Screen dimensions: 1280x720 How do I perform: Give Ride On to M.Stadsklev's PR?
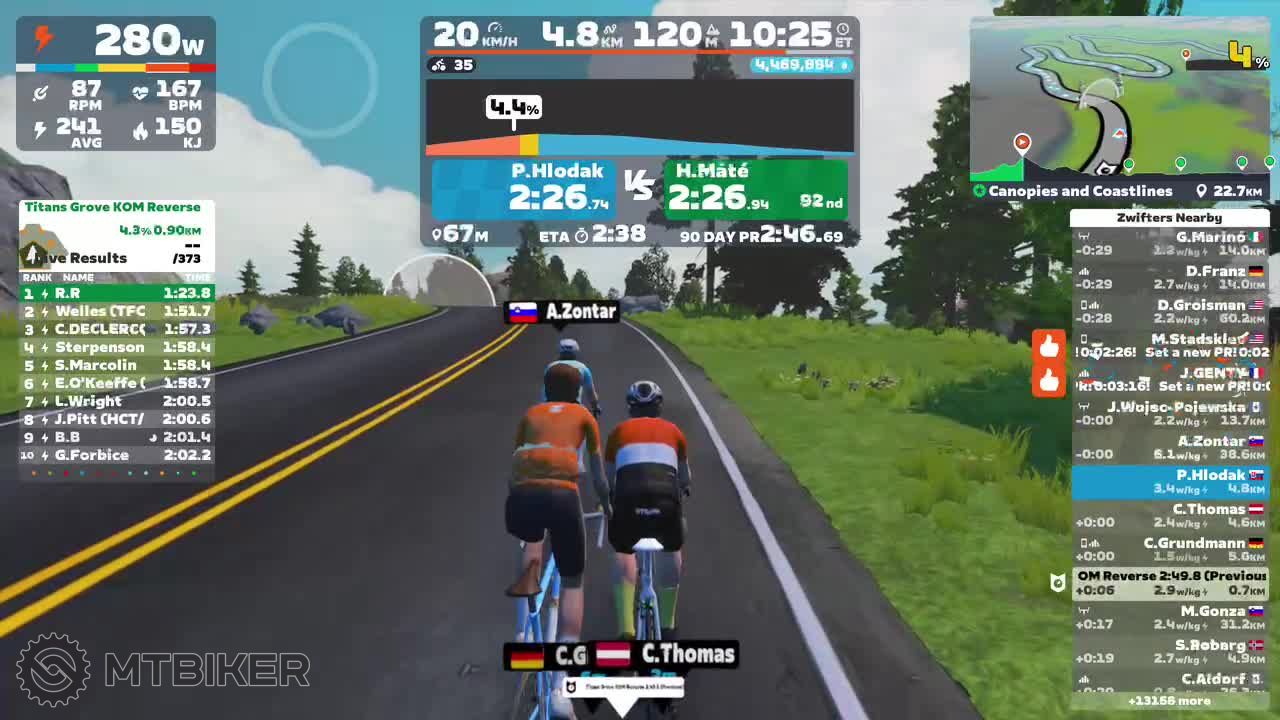[x=1048, y=347]
